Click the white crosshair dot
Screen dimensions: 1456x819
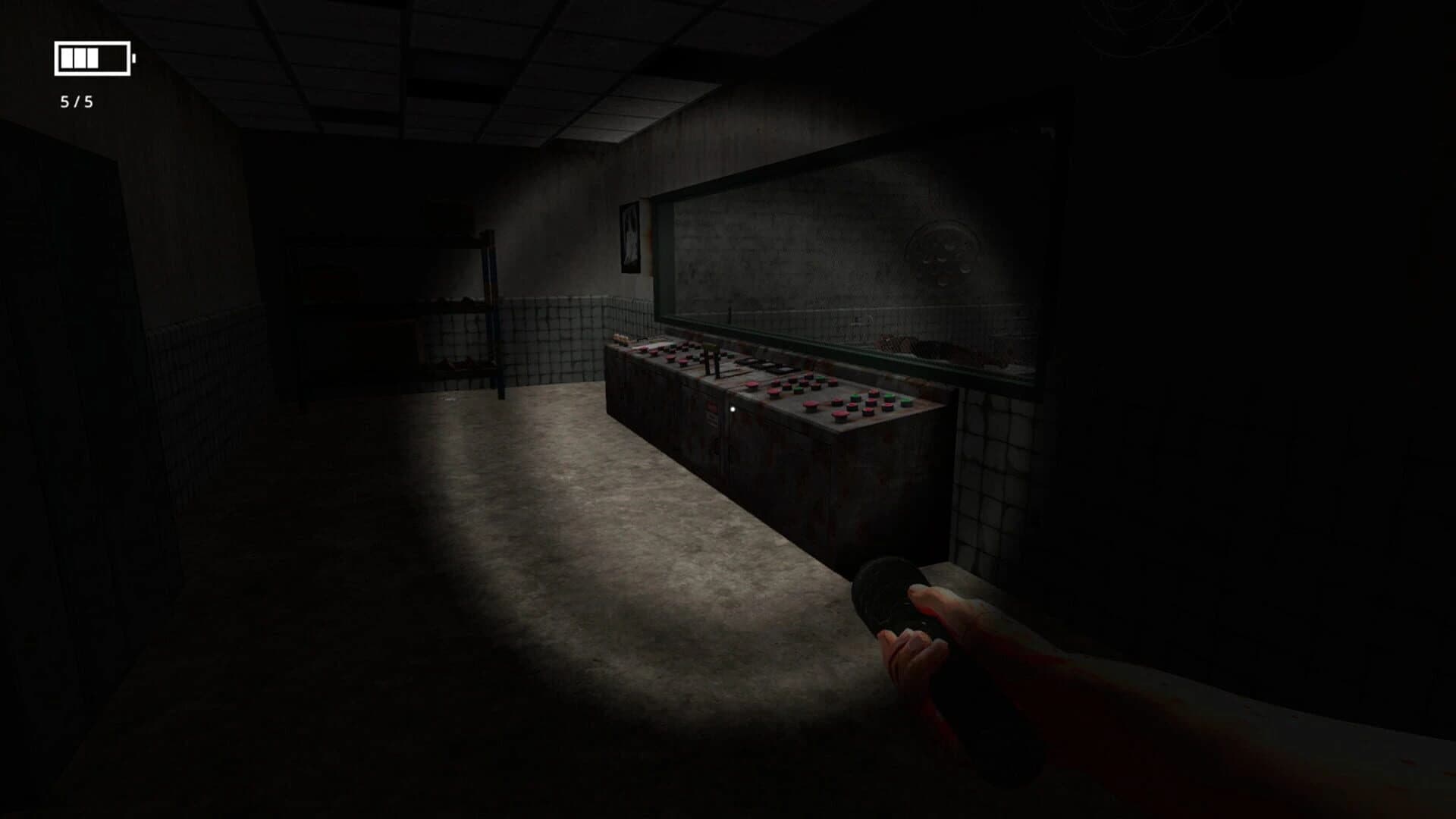click(733, 409)
